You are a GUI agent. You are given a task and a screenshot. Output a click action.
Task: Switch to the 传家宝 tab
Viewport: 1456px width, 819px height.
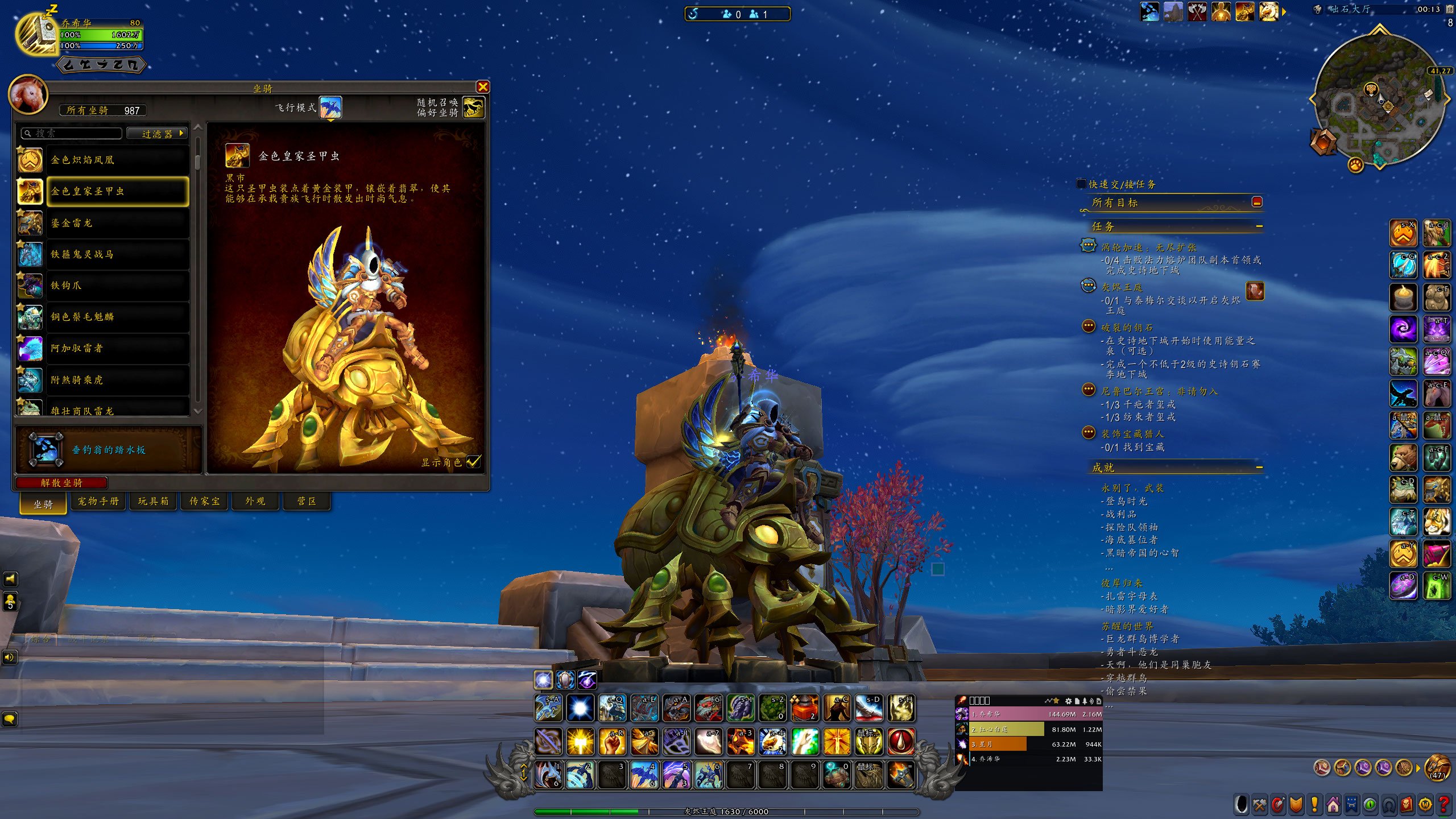(205, 501)
